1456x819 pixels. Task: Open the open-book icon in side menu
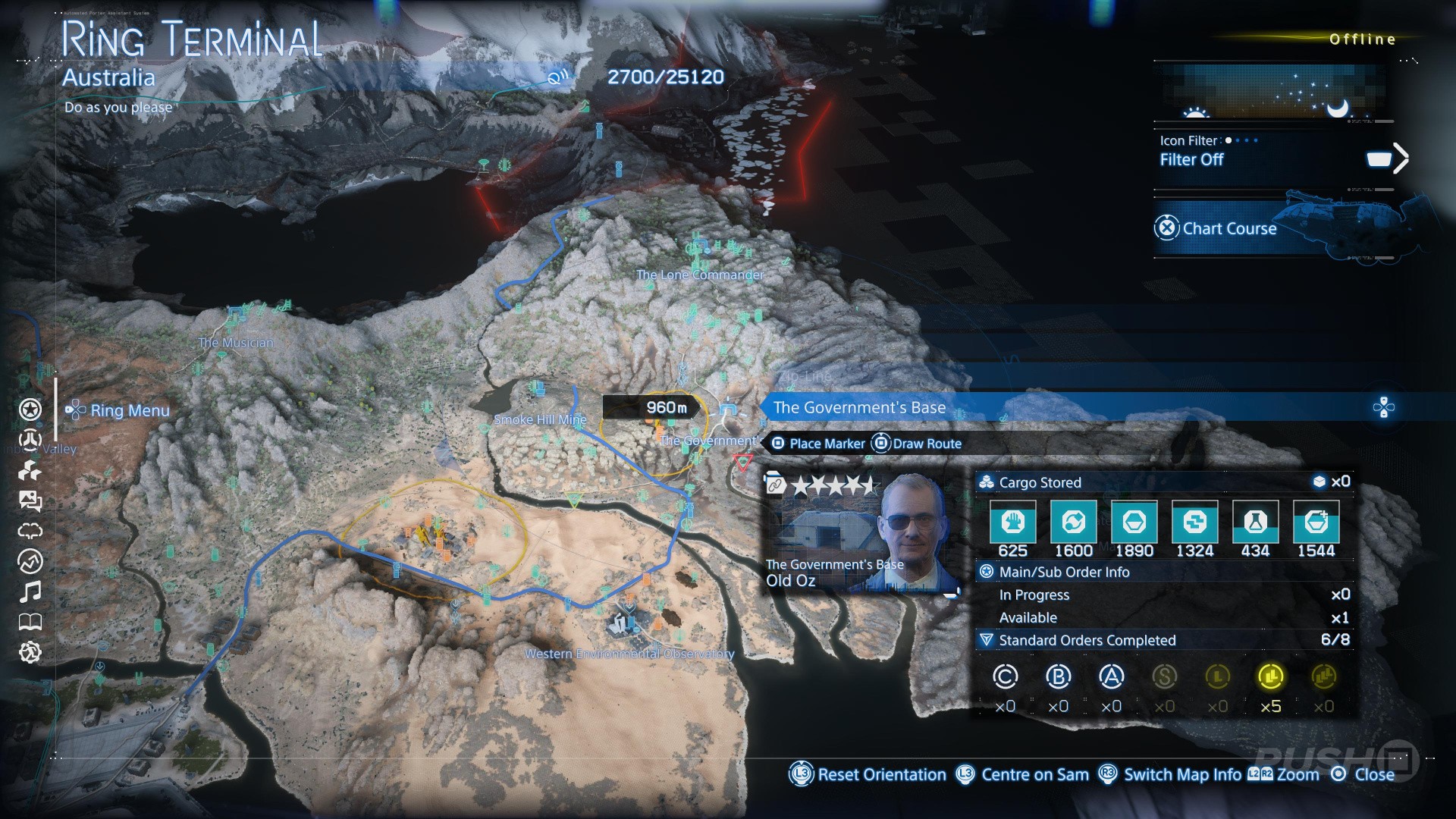tap(30, 623)
